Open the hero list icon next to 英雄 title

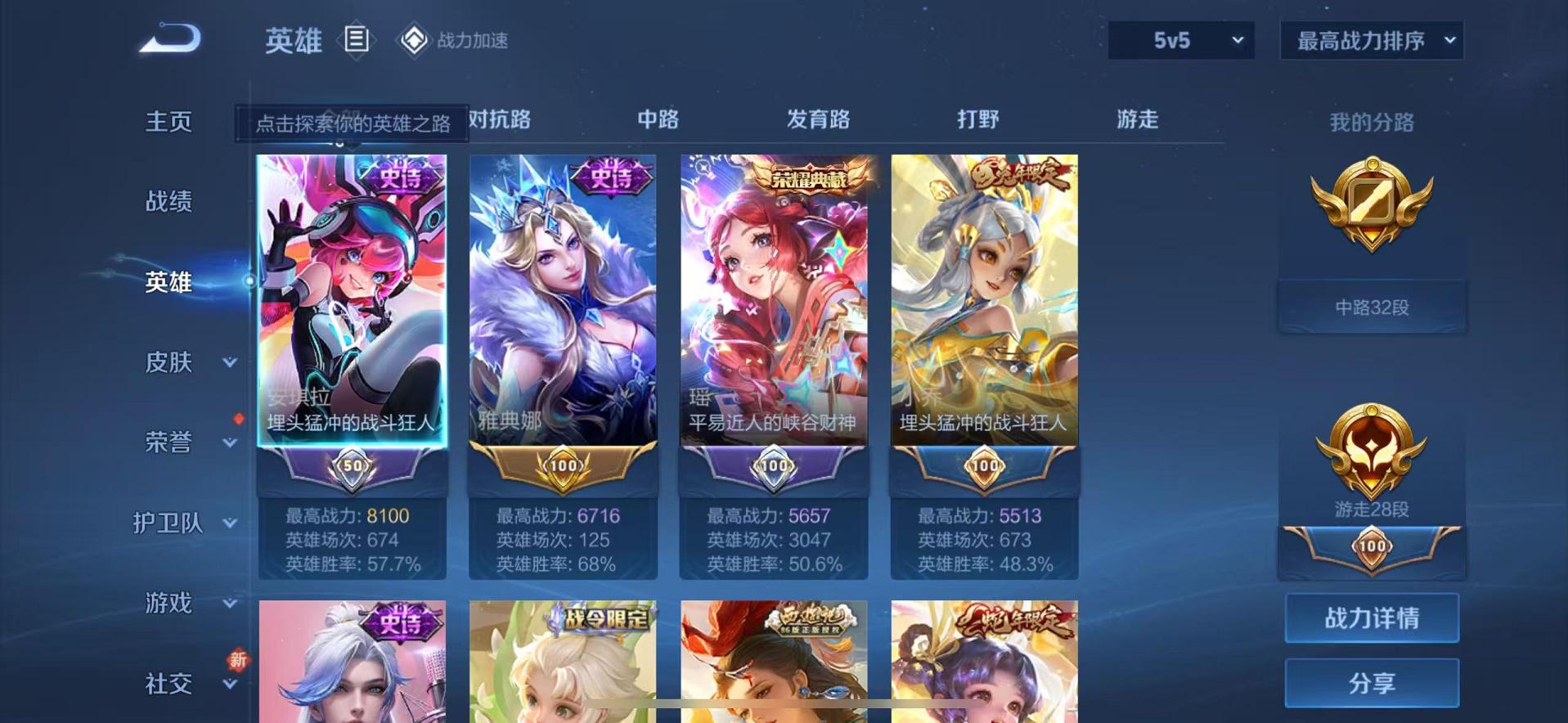click(x=356, y=39)
